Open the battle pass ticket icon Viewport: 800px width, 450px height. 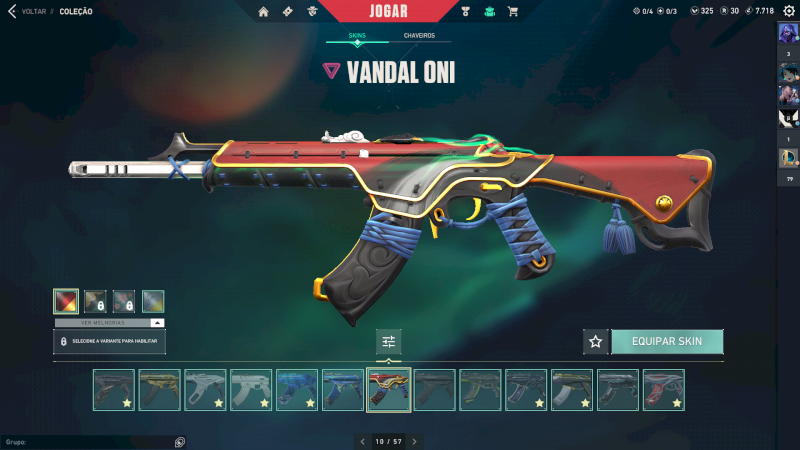tap(288, 12)
